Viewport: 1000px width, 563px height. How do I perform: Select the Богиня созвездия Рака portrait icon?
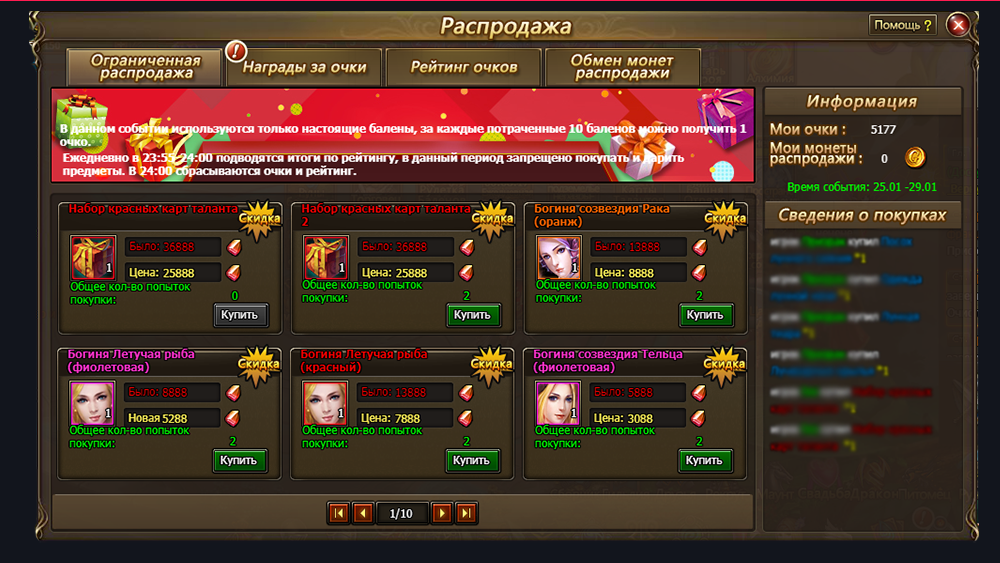click(558, 258)
